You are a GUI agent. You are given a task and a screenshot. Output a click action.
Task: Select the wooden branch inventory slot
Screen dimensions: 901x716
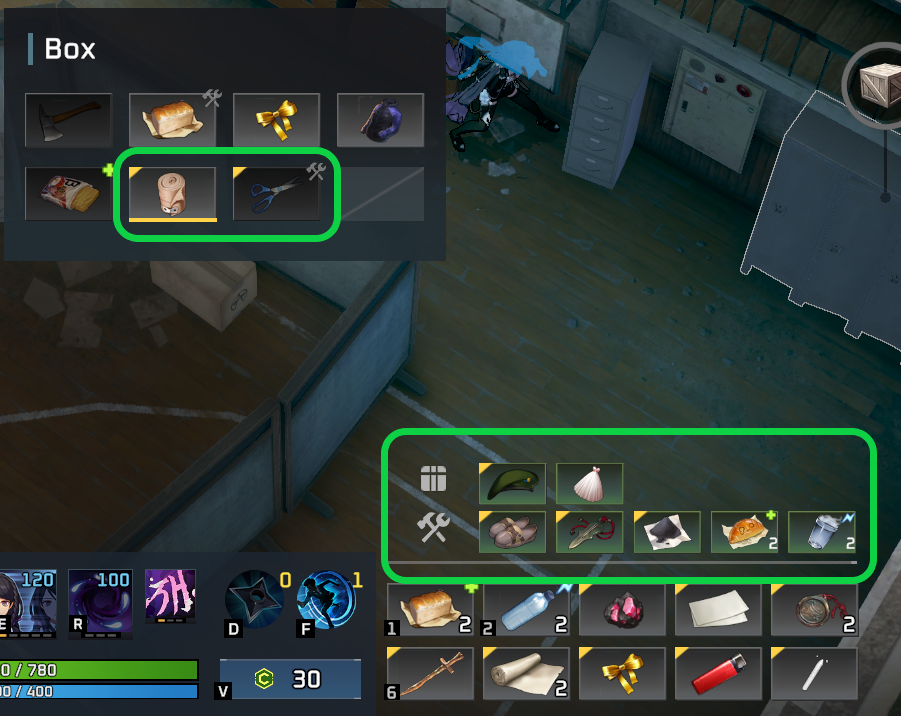pyautogui.click(x=430, y=674)
